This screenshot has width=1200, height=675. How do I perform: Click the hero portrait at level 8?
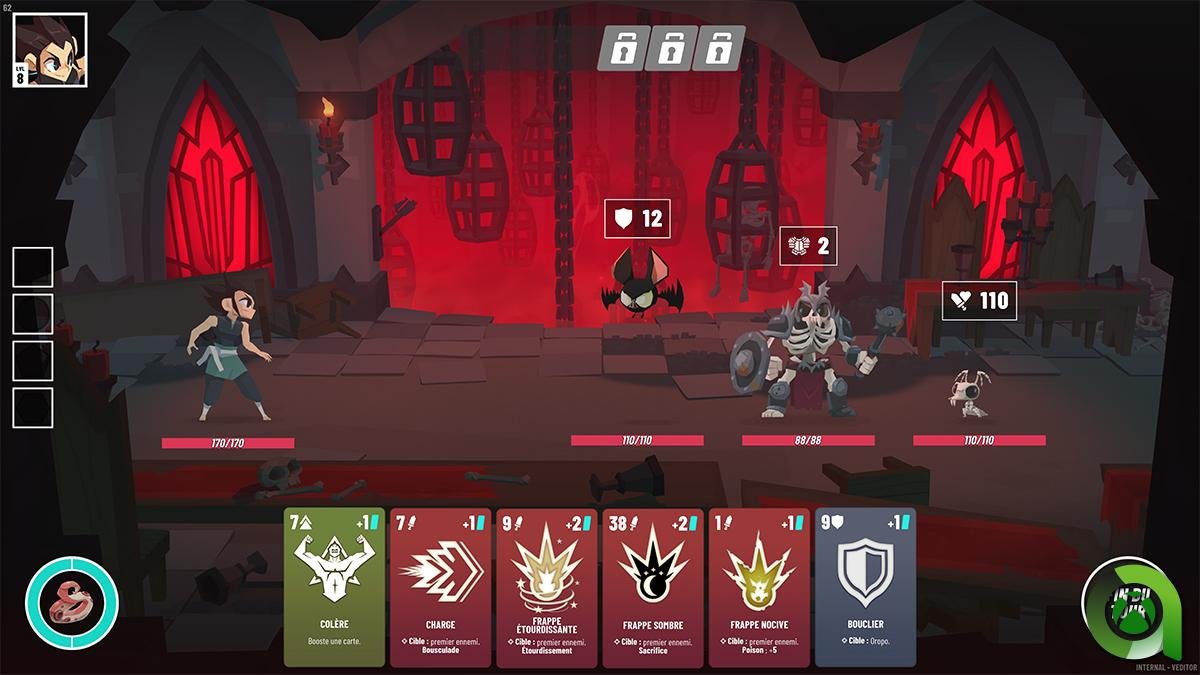pyautogui.click(x=50, y=50)
